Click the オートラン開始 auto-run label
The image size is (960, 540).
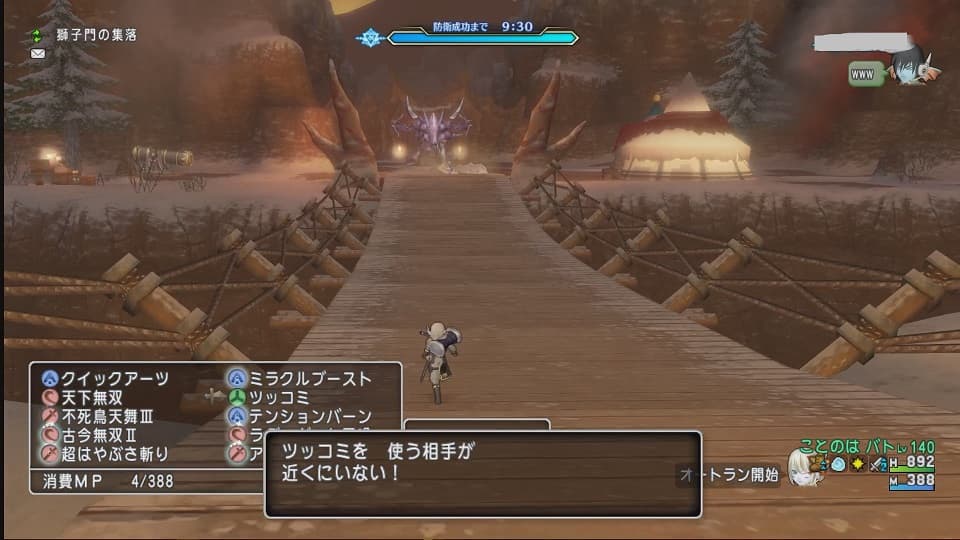(731, 475)
